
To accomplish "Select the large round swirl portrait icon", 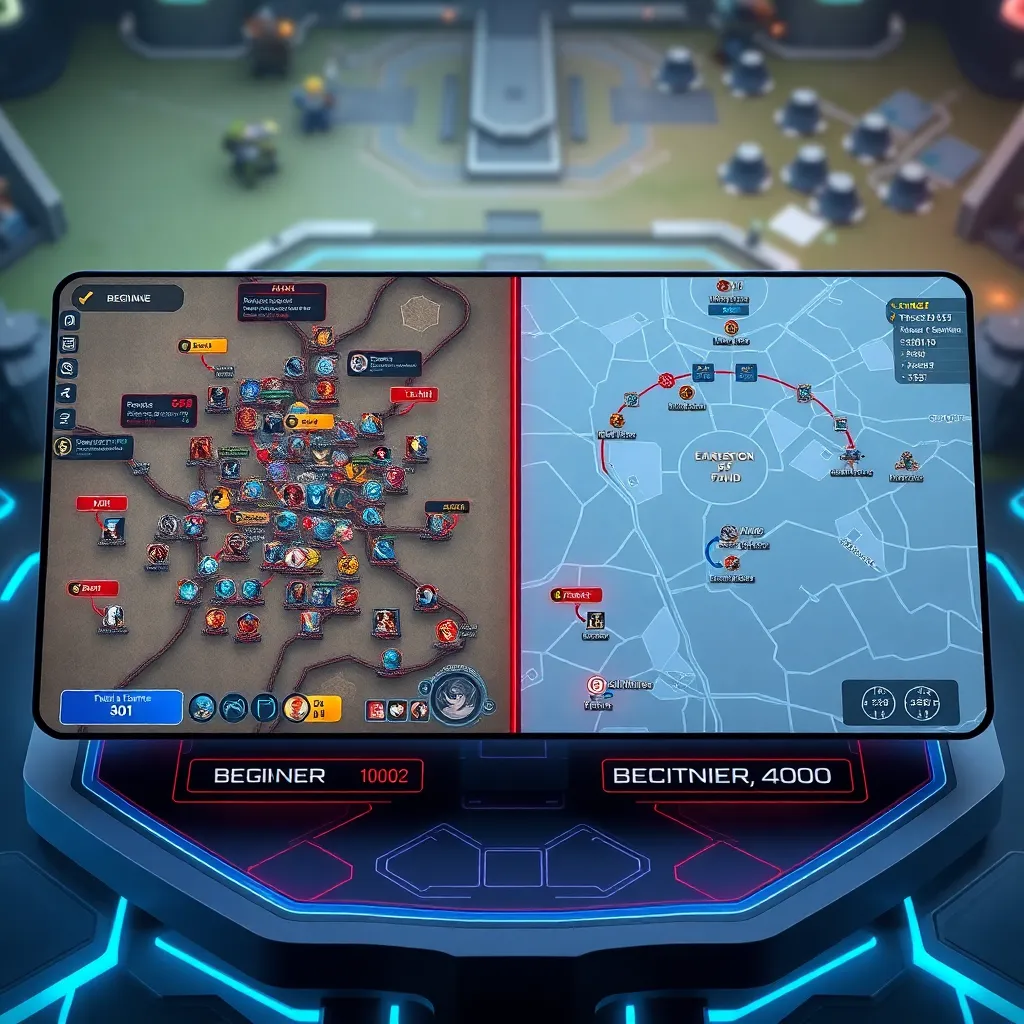I will point(458,697).
